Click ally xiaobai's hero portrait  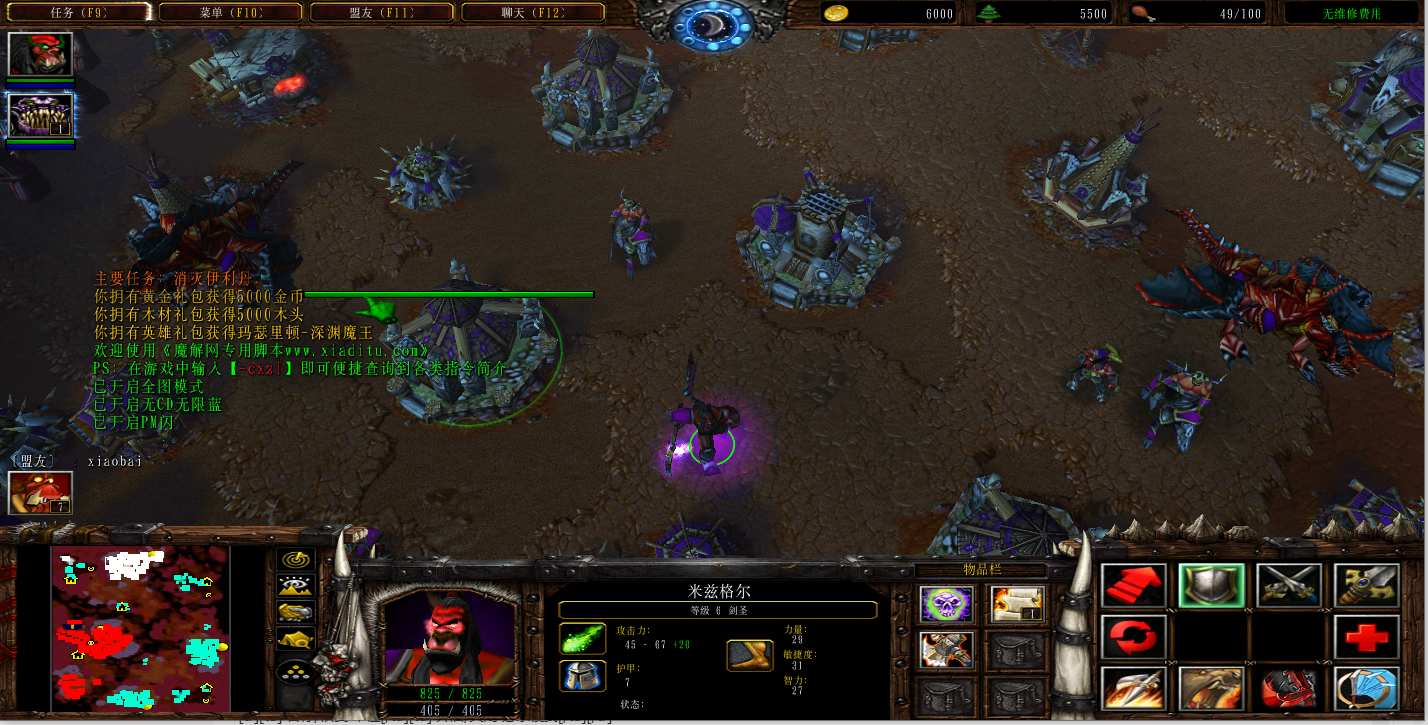coord(40,492)
